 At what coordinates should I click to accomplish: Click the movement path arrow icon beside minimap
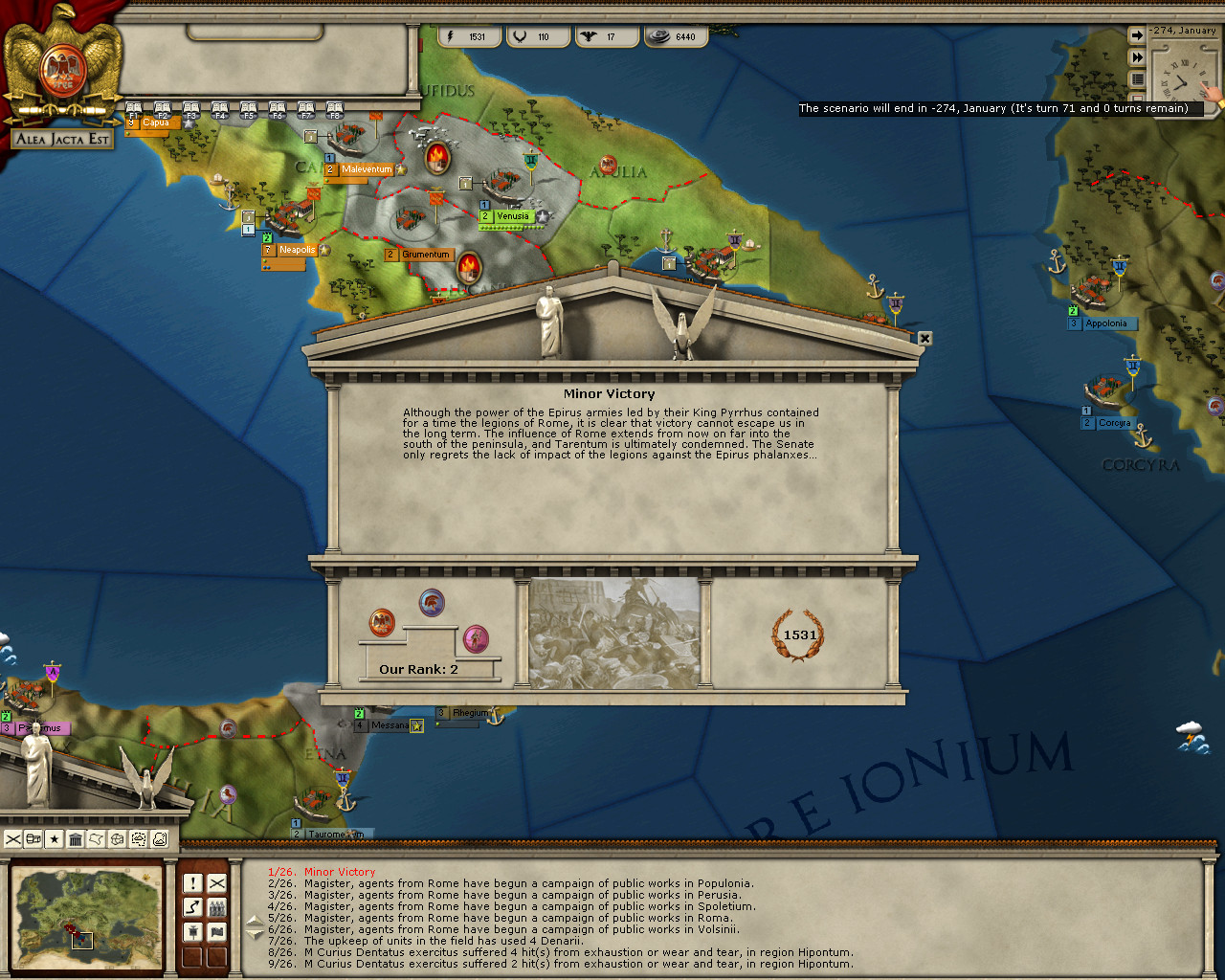pos(193,907)
